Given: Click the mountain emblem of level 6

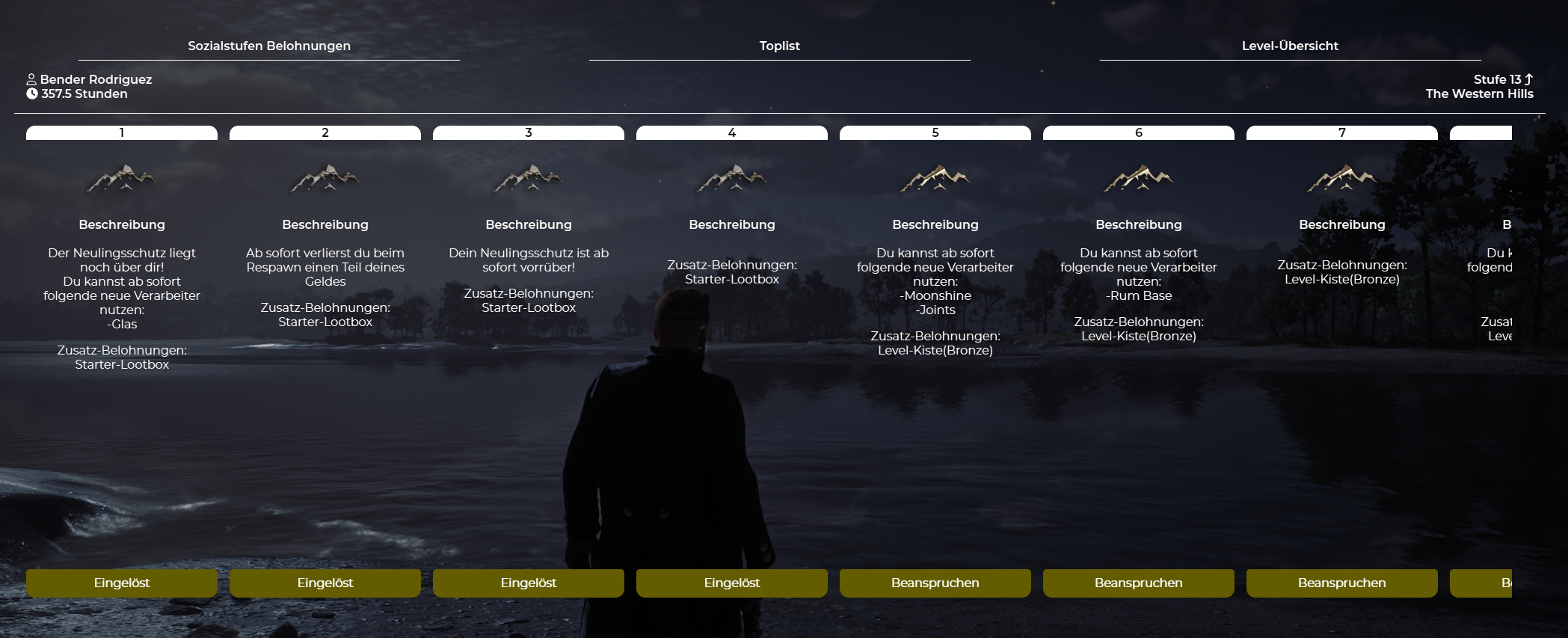Looking at the screenshot, I should [x=1138, y=179].
